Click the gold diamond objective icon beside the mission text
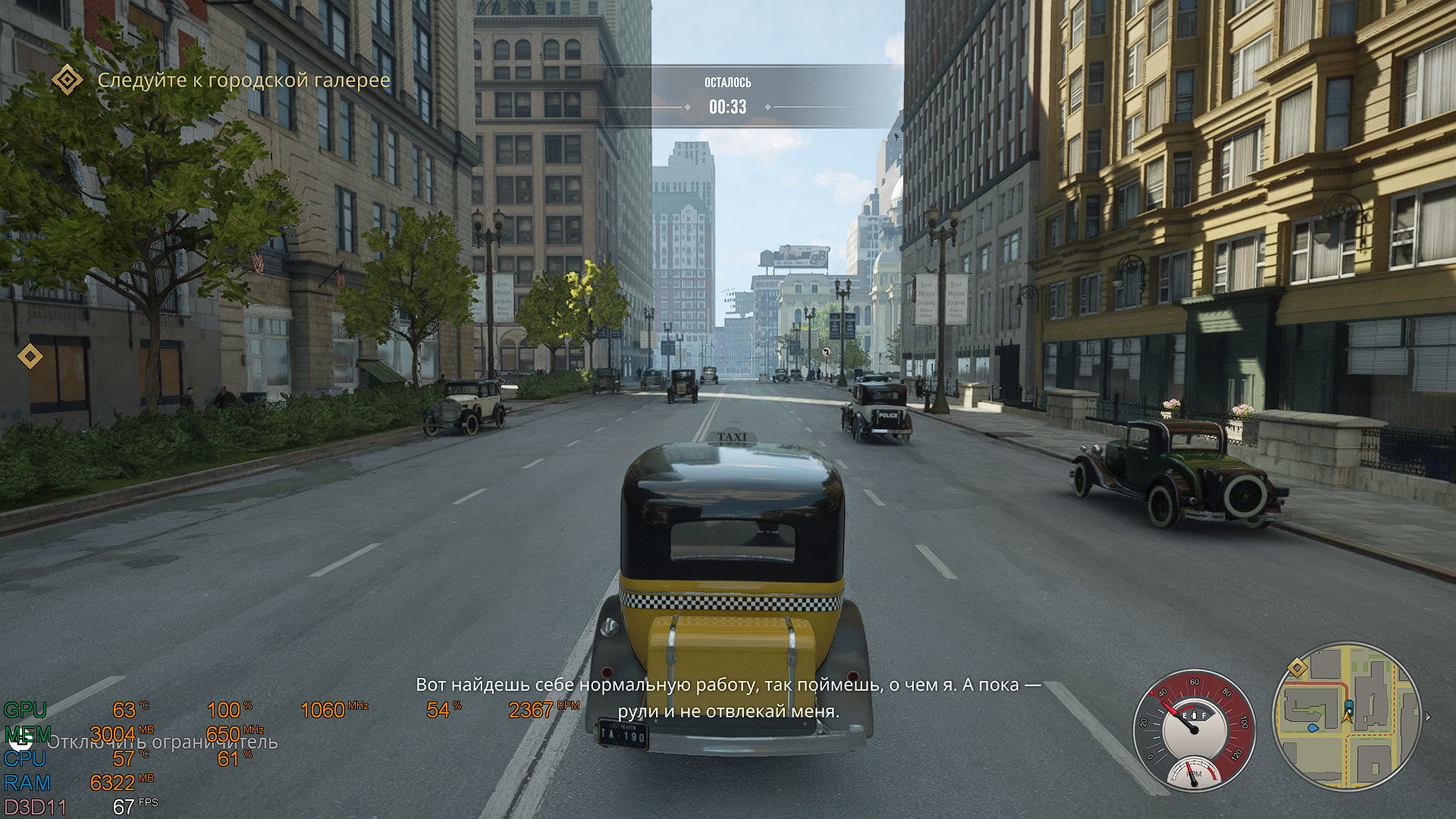 [67, 79]
